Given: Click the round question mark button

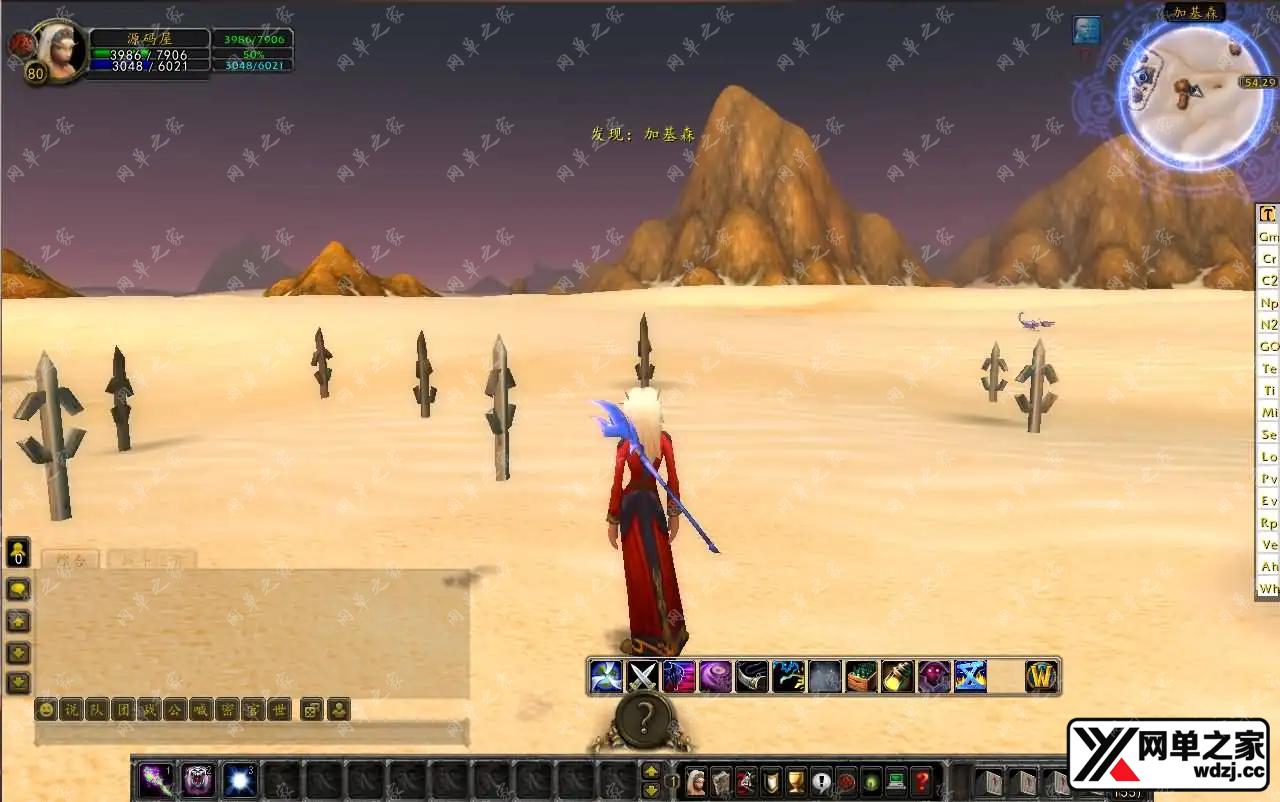Looking at the screenshot, I should pos(645,717).
